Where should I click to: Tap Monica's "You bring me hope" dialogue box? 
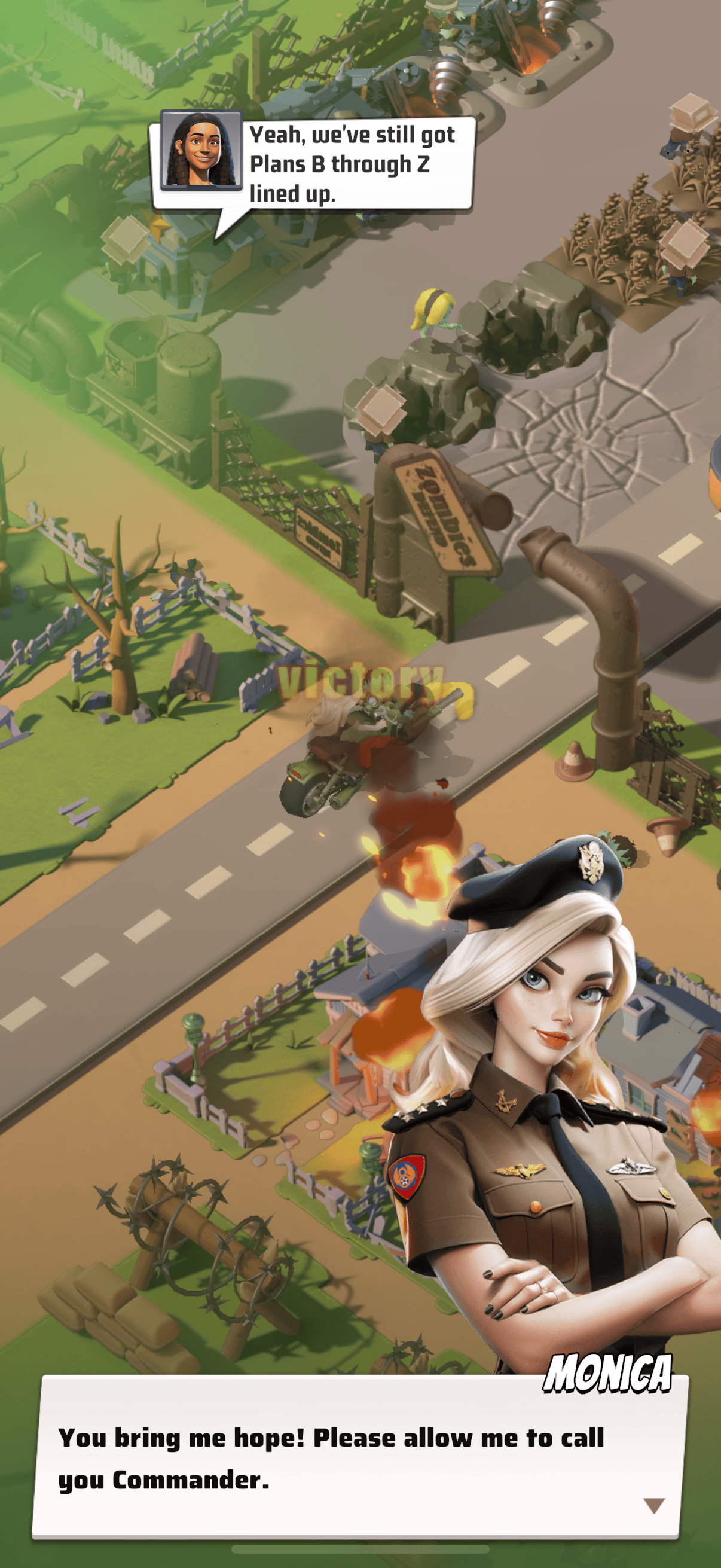[x=356, y=1459]
